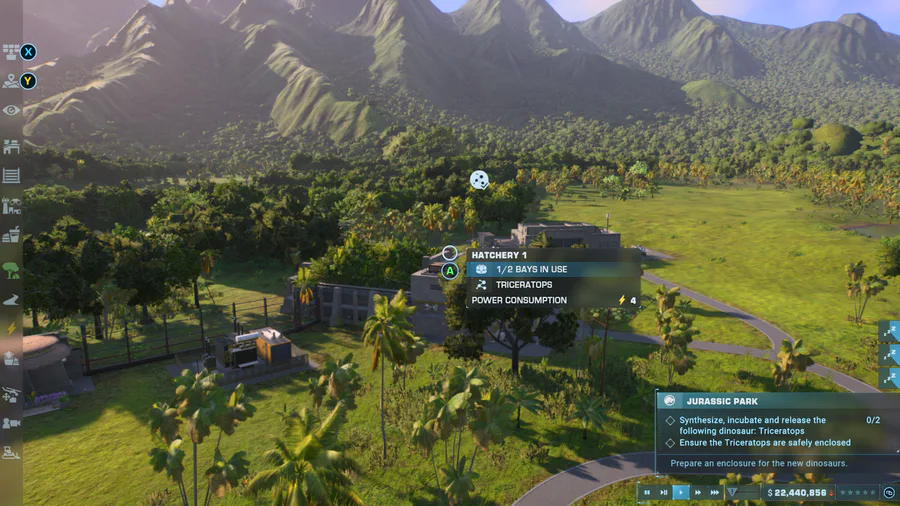Set game speed to normal play
This screenshot has width=900, height=506.
[681, 492]
